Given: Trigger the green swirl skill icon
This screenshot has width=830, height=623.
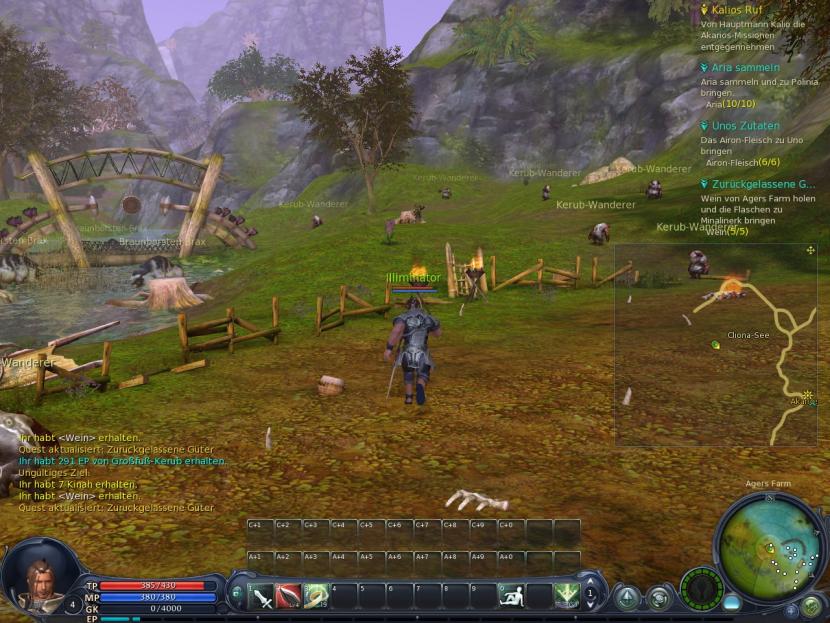Looking at the screenshot, I should (x=316, y=597).
